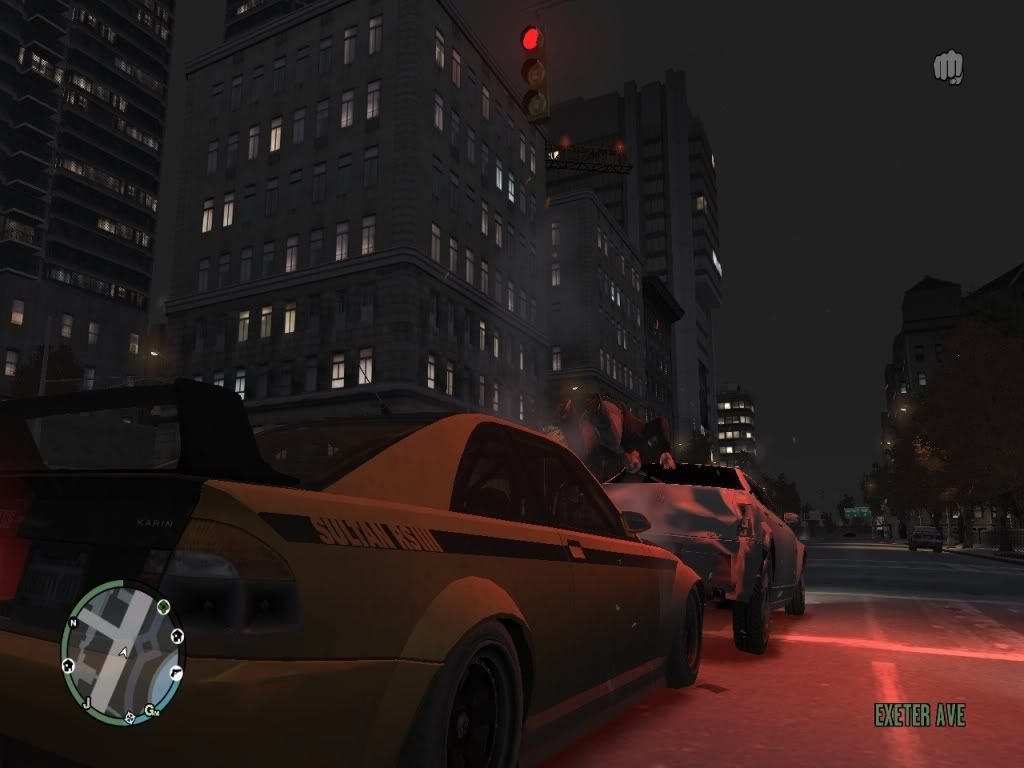Click the J contact blip on radar
Image resolution: width=1024 pixels, height=768 pixels.
click(x=87, y=703)
